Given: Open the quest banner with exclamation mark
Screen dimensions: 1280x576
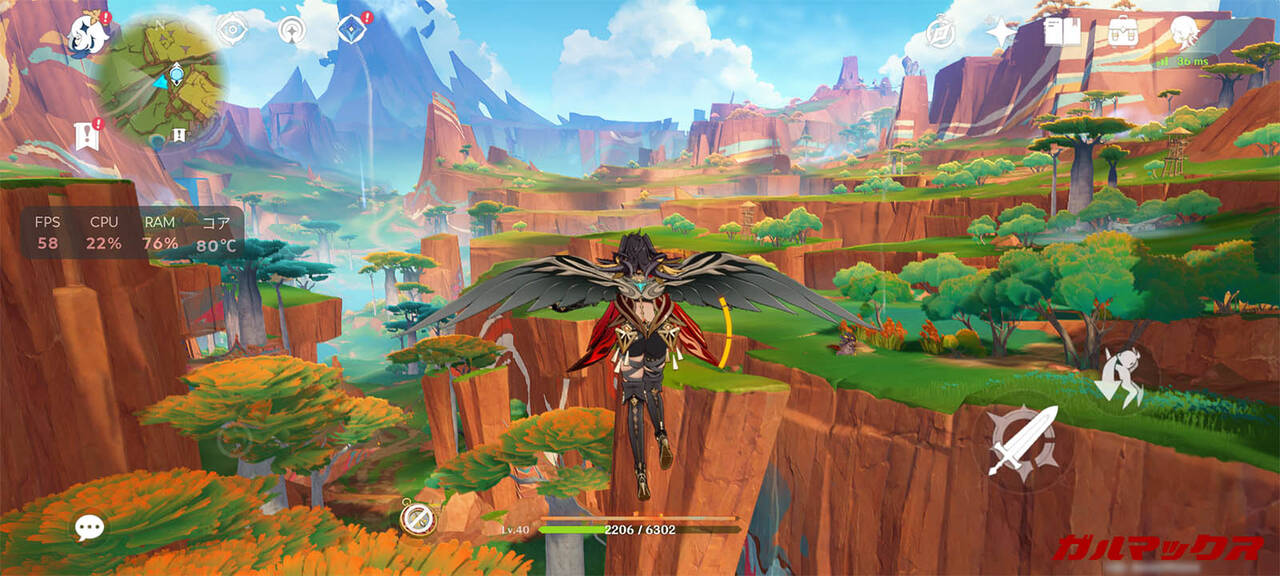Looking at the screenshot, I should [x=87, y=135].
